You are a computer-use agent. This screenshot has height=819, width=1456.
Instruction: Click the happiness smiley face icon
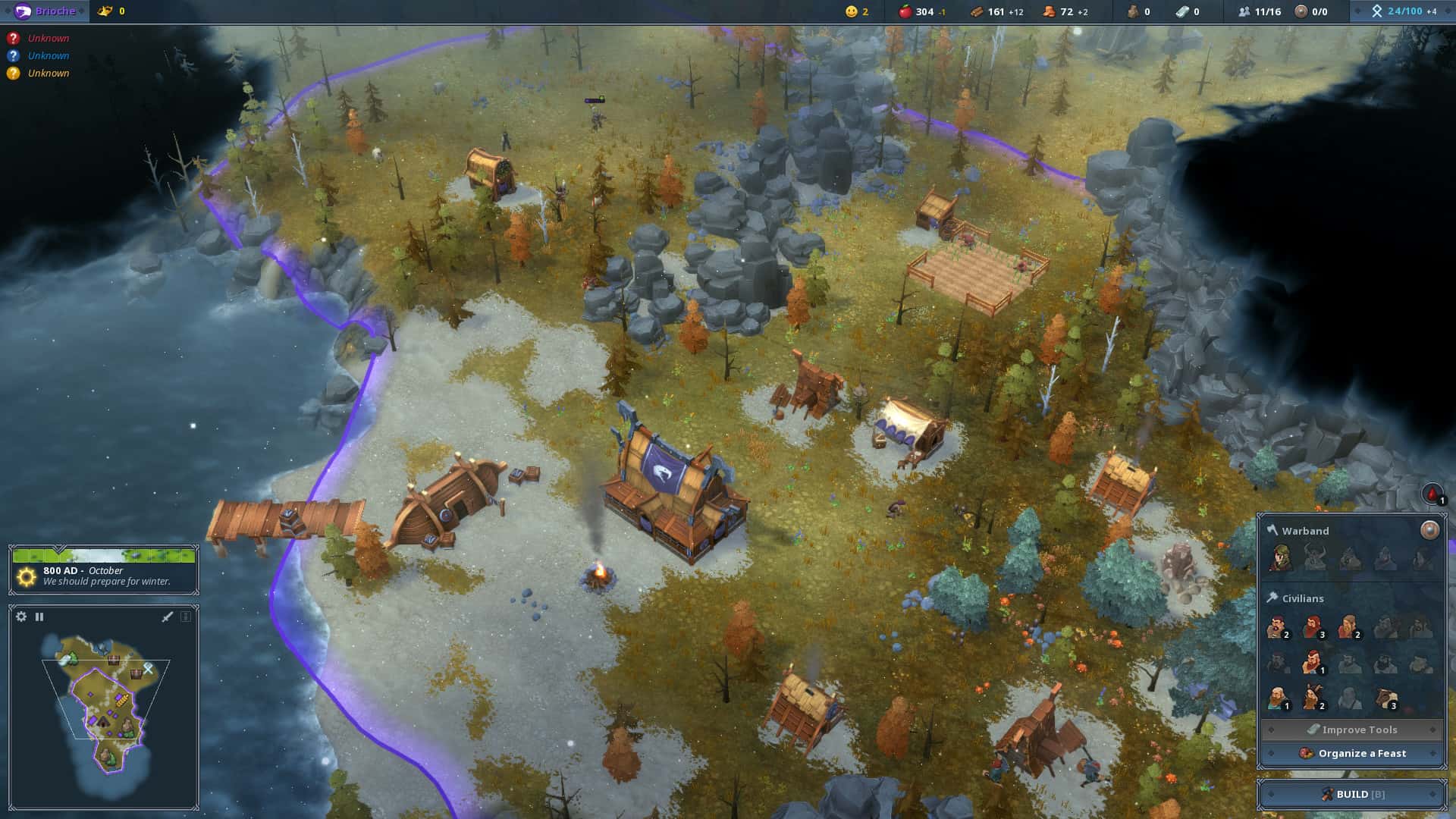click(851, 11)
